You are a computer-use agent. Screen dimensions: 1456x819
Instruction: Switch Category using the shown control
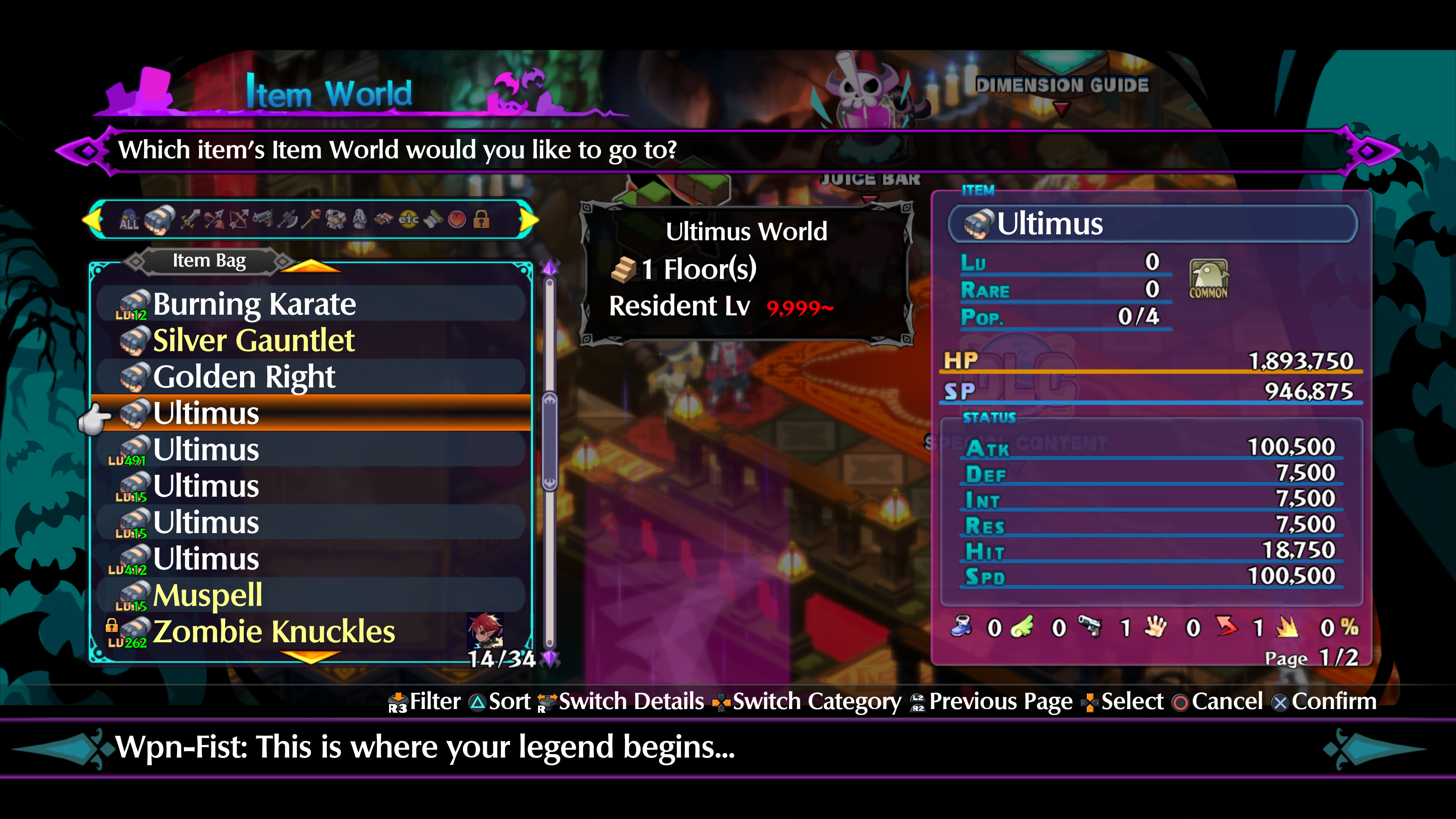click(808, 702)
